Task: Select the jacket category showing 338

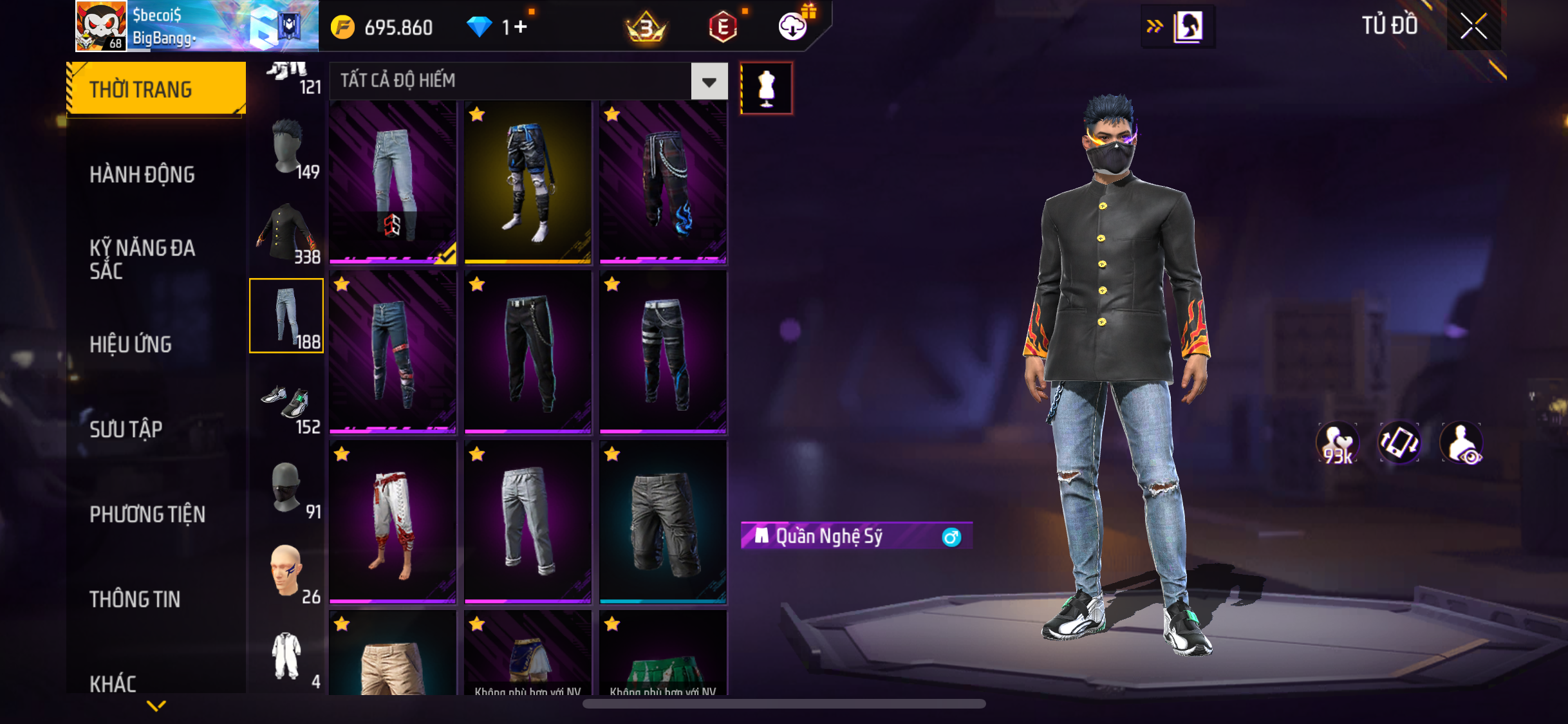Action: (287, 233)
